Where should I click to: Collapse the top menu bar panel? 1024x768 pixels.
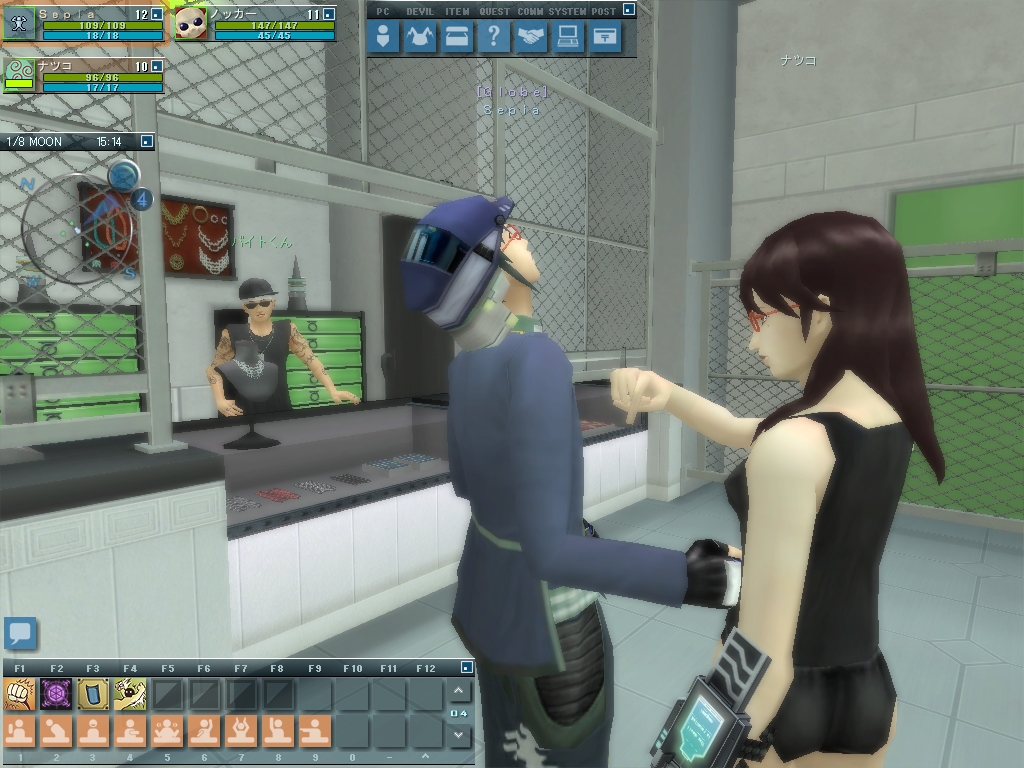tap(628, 10)
